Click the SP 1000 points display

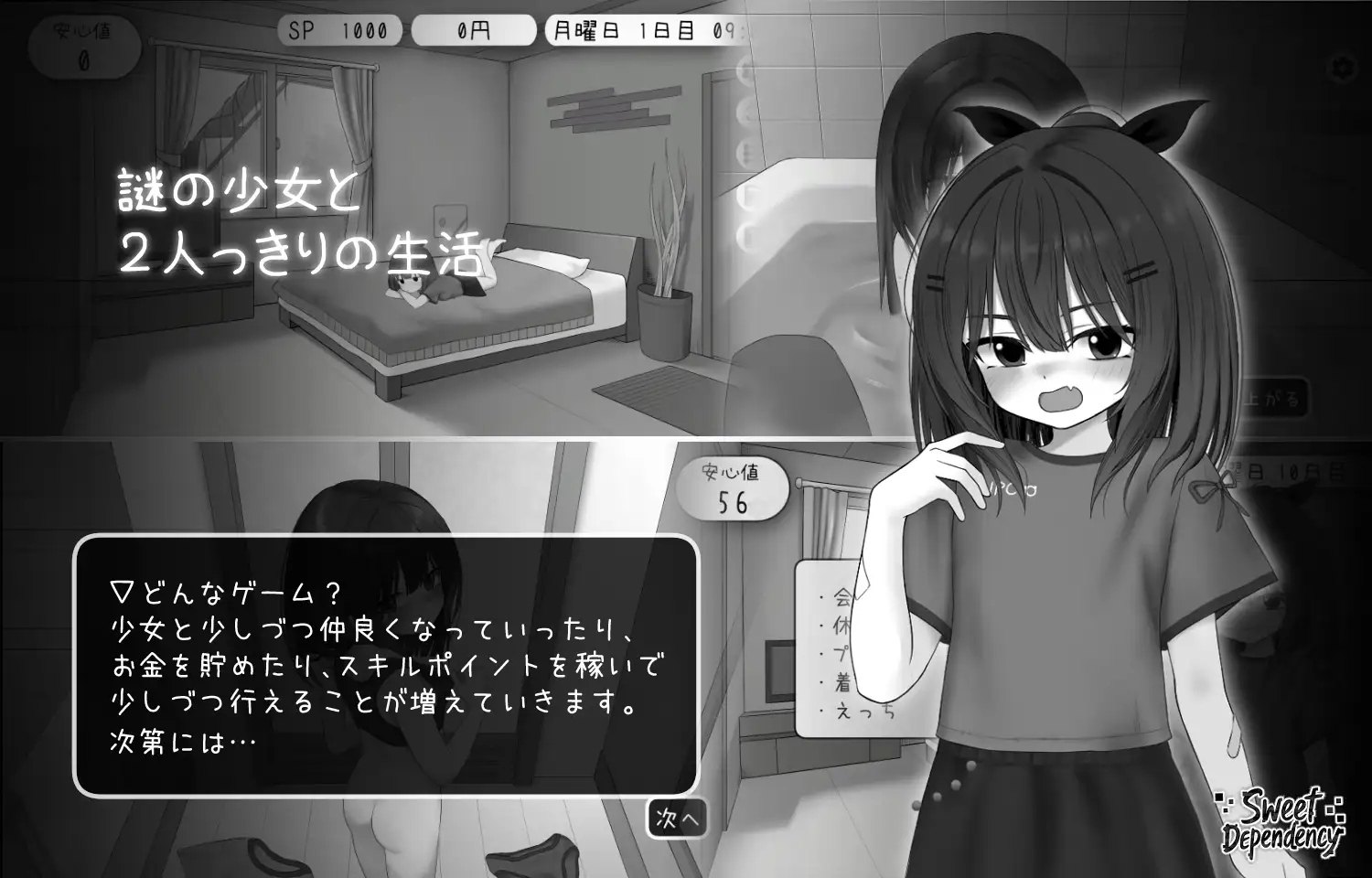coord(338,29)
